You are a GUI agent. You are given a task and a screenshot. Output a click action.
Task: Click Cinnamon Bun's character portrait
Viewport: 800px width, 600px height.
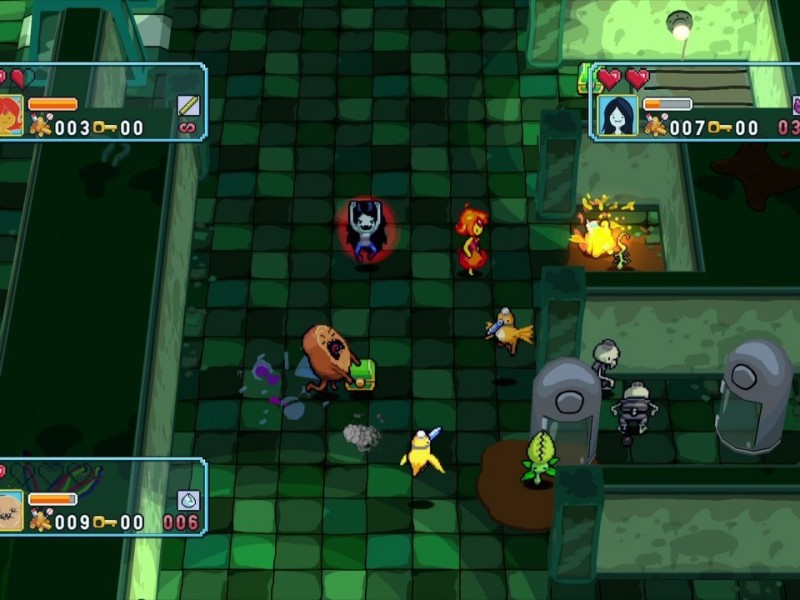(x=9, y=510)
